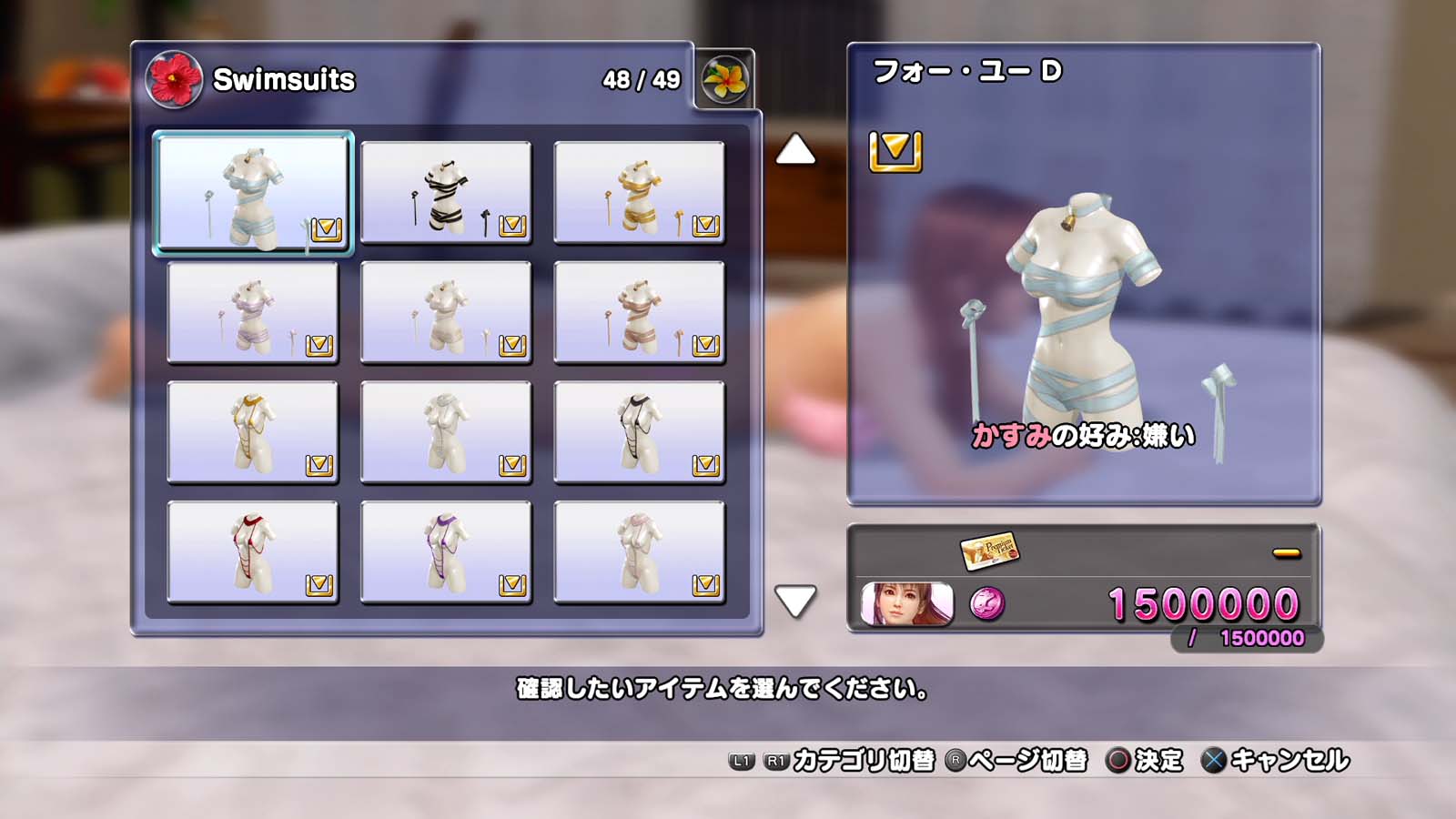Select the black sling swimsuit tile
Viewport: 1456px width, 819px height.
(x=639, y=432)
